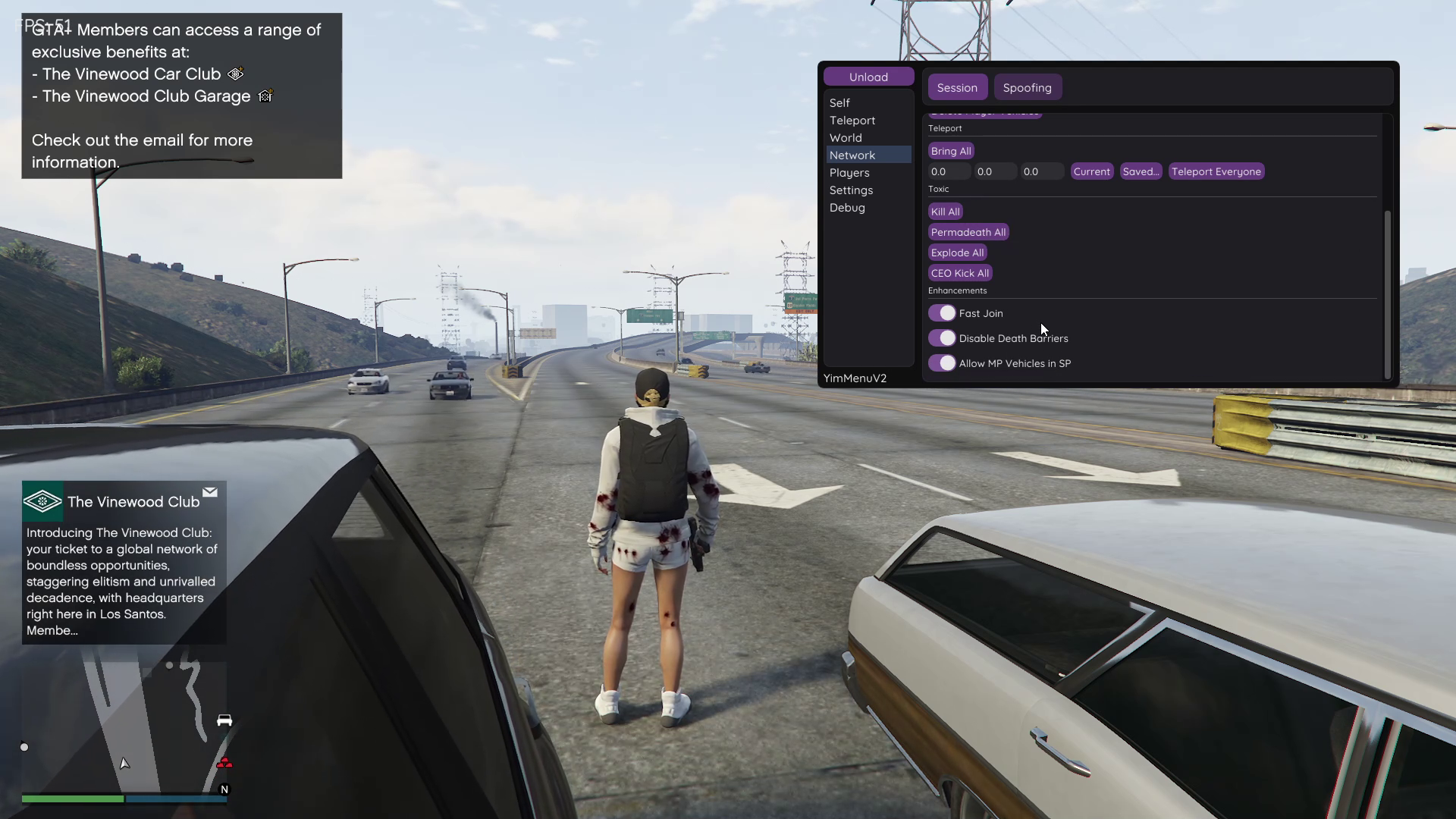
Task: Toggle Allow MP Vehicles in SP
Action: tap(942, 363)
